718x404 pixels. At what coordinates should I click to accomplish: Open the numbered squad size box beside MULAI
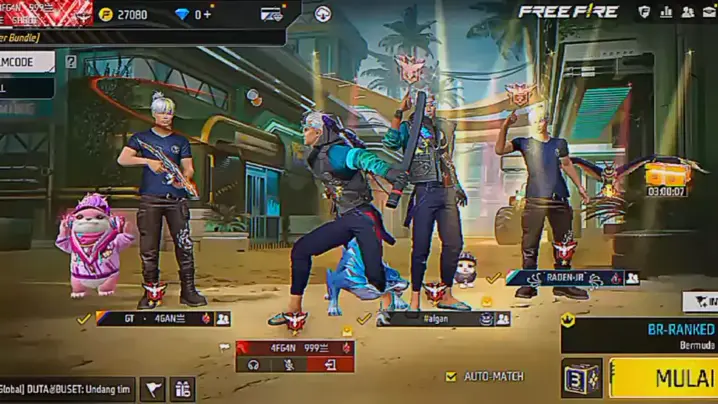click(x=581, y=380)
